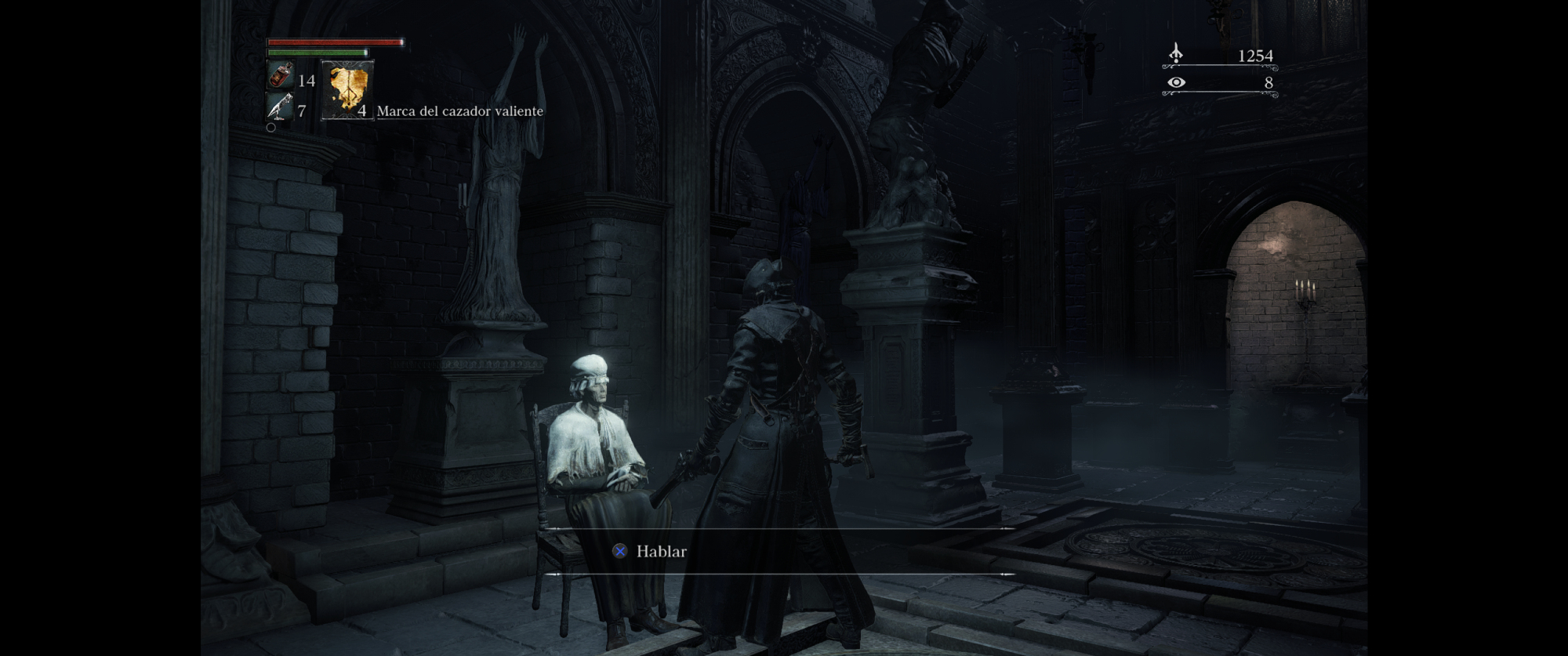This screenshot has width=1568, height=656.
Task: Select the quicksilver bullet icon
Action: click(x=279, y=107)
